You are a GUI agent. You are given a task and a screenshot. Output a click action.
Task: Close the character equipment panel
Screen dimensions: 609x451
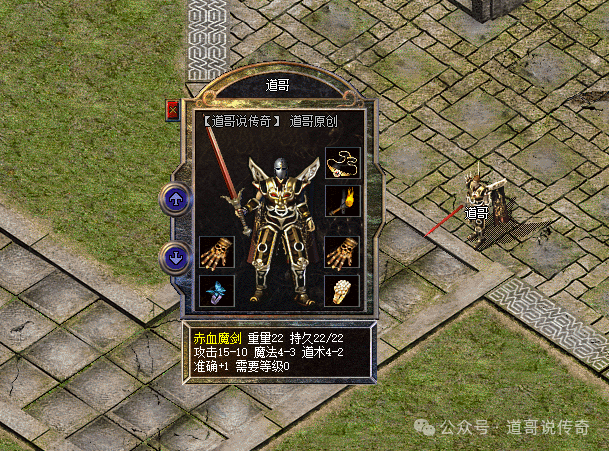click(172, 110)
